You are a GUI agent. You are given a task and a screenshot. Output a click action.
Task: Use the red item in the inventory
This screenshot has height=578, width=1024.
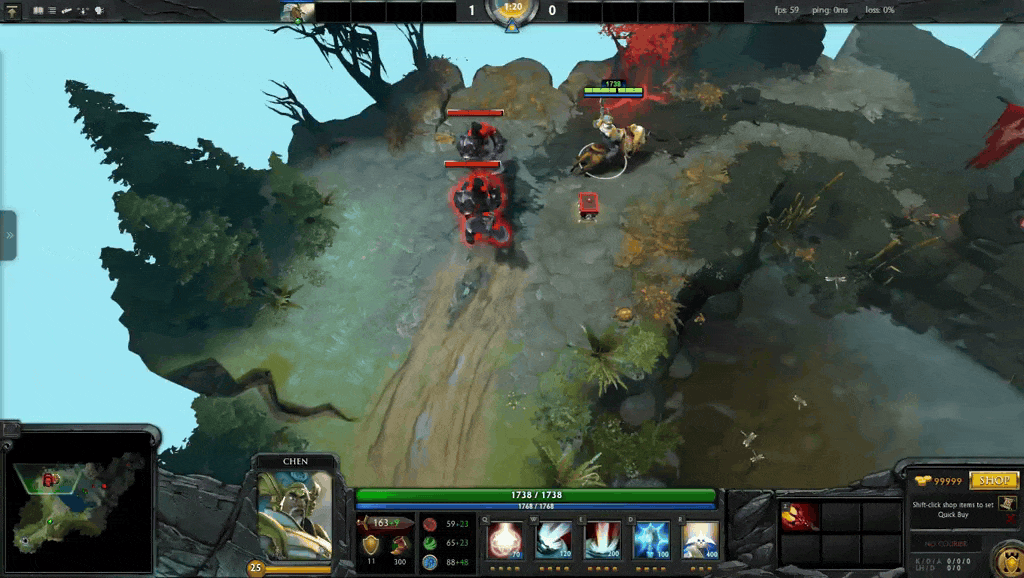click(x=800, y=516)
